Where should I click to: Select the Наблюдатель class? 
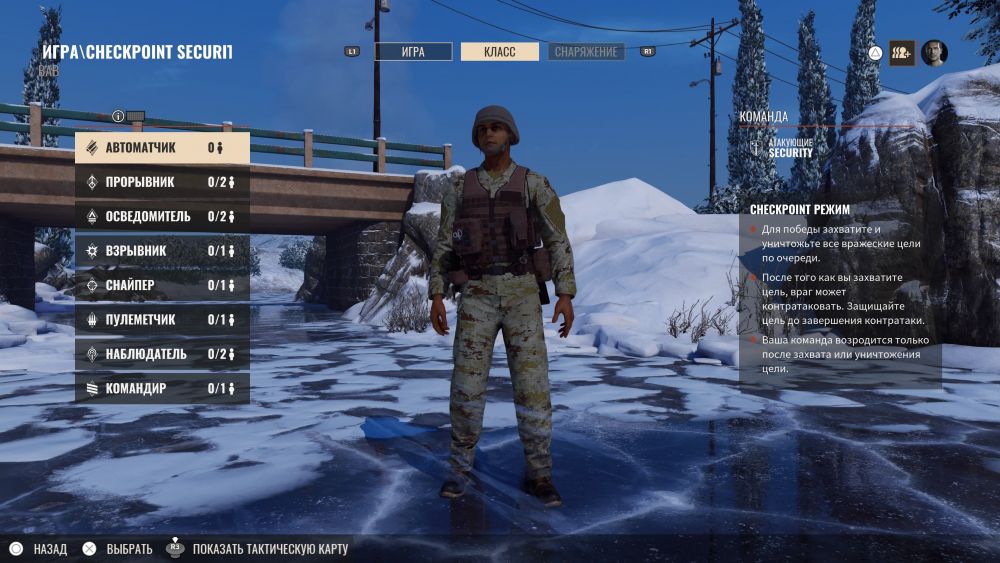point(162,354)
